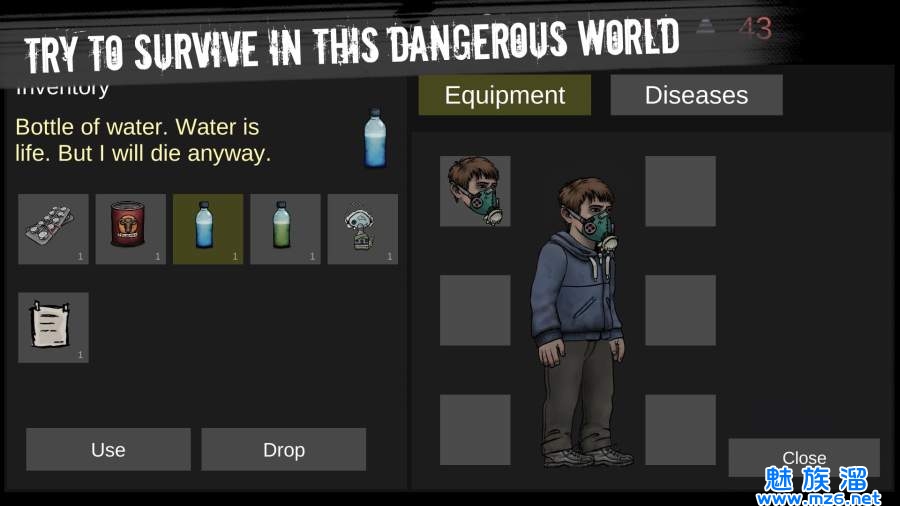Select the pill blister pack slot
Screen dimensions: 900x506
pos(53,229)
